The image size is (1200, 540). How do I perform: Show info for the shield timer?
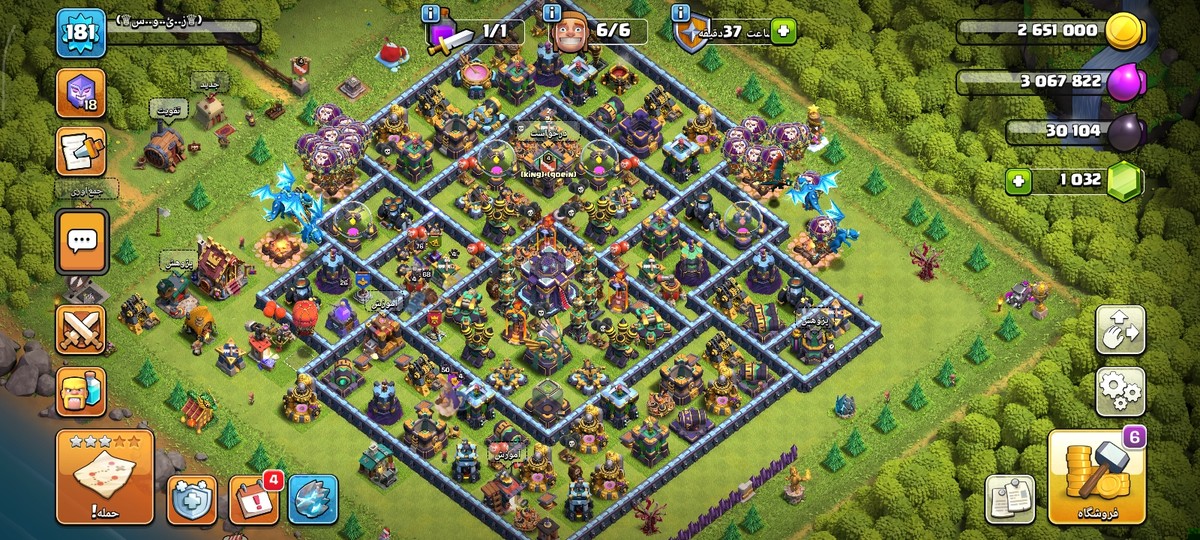coord(681,13)
